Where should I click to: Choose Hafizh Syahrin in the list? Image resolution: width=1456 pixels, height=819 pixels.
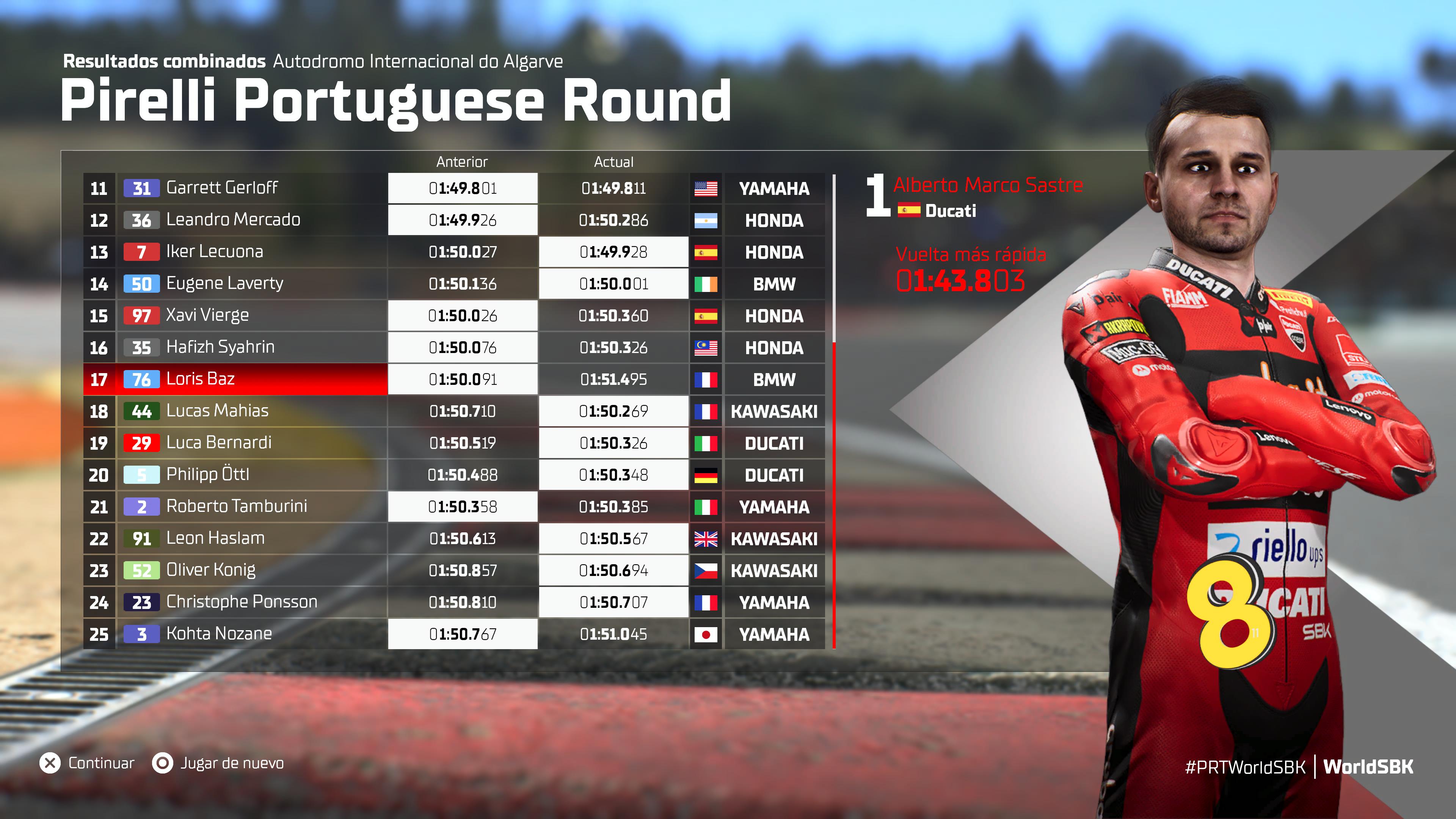[220, 347]
